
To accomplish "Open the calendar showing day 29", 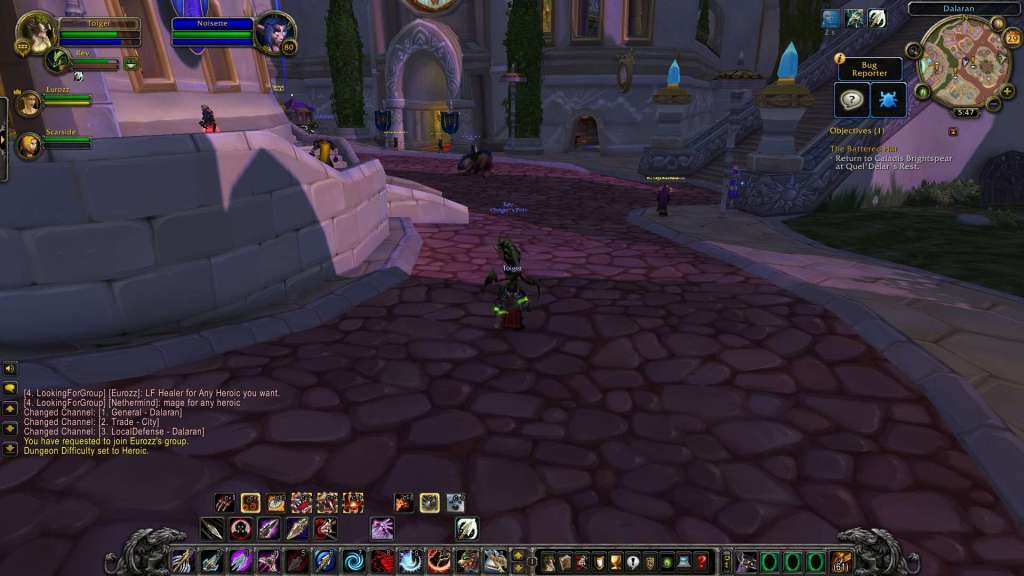I will (x=1011, y=39).
